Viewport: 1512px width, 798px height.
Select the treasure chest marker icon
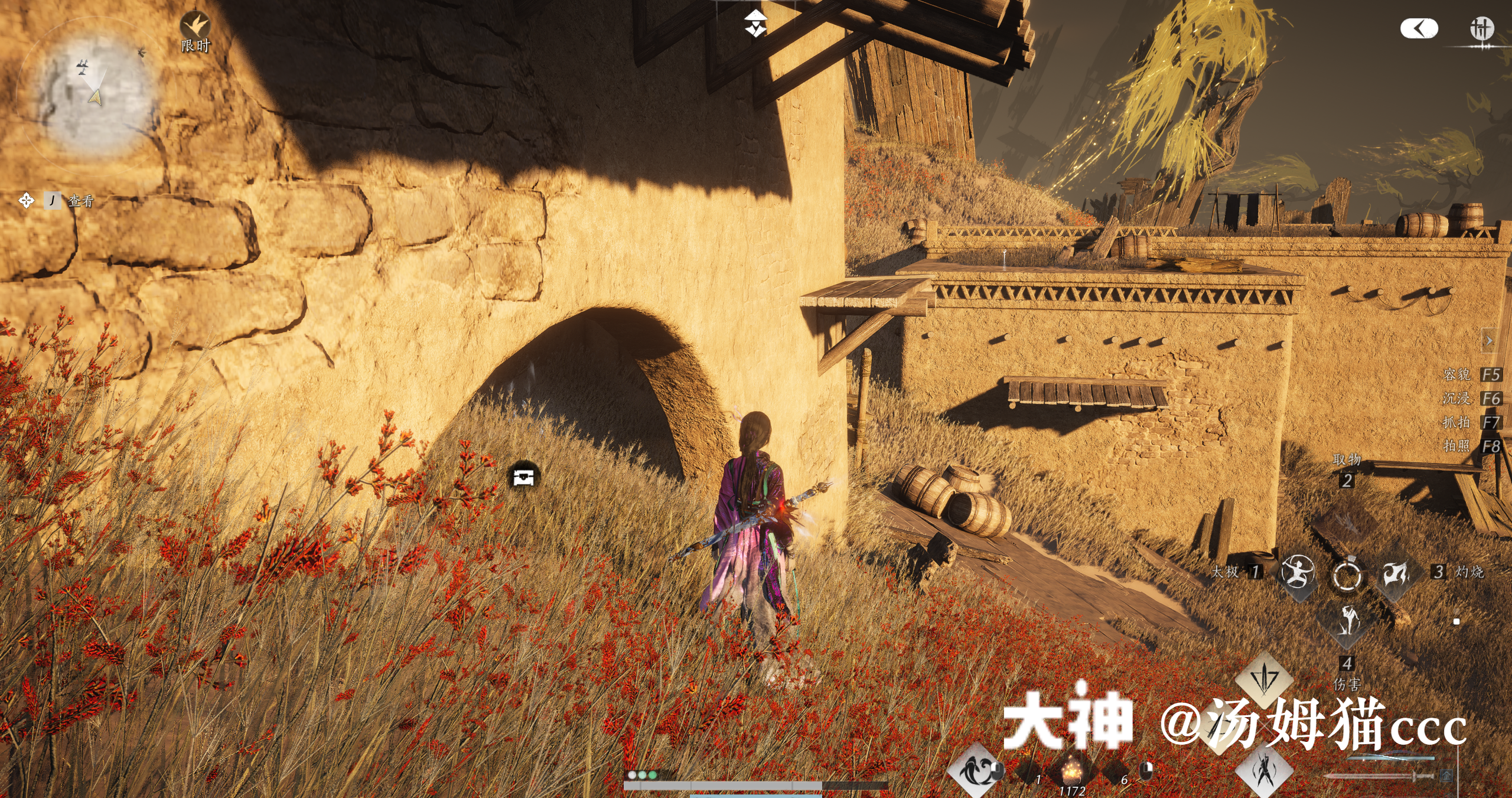[x=523, y=476]
